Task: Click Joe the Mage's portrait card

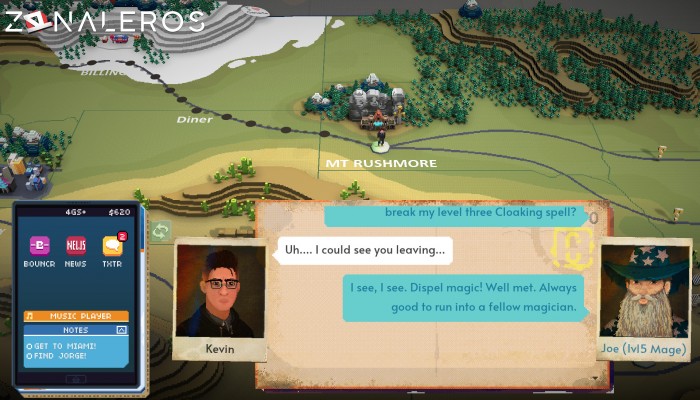Action: click(639, 300)
